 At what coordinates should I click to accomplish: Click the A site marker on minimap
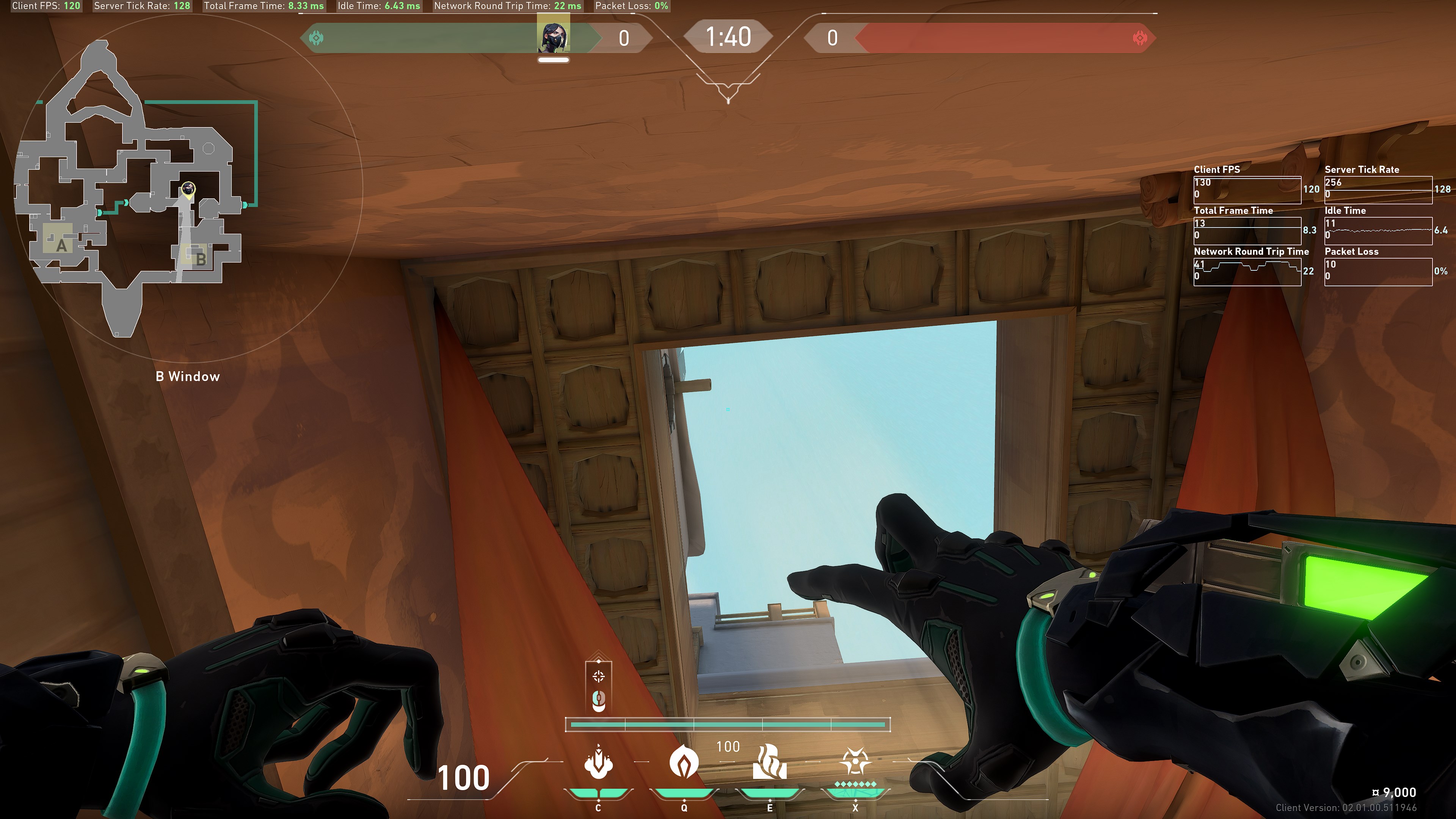point(61,245)
